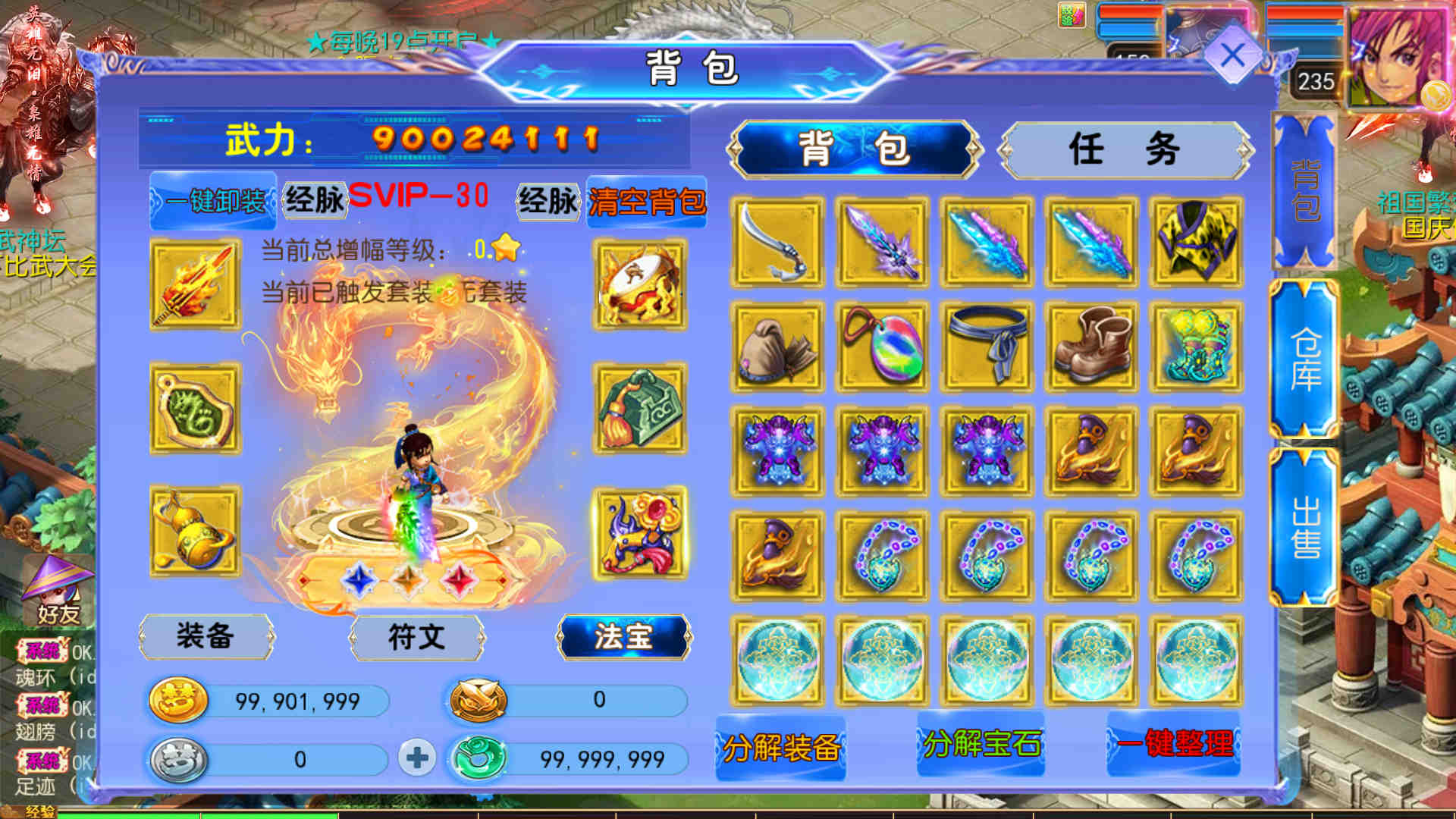Click 分解宝石 to dismantle gems
Image resolution: width=1456 pixels, height=819 pixels.
tap(981, 744)
